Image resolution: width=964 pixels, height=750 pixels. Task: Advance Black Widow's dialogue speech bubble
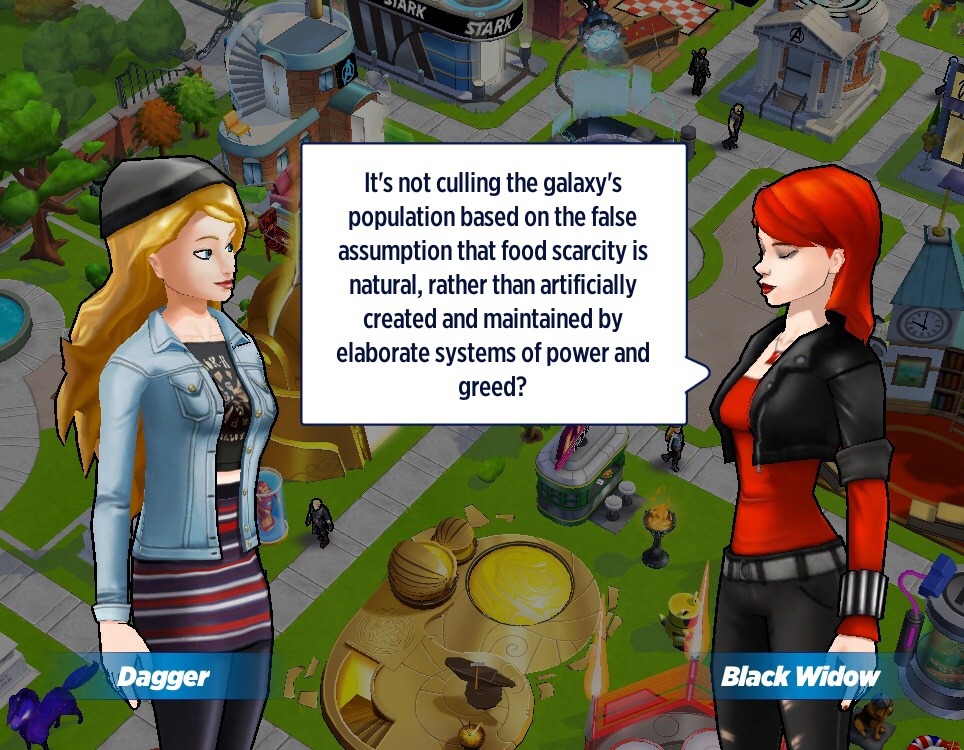pyautogui.click(x=493, y=284)
